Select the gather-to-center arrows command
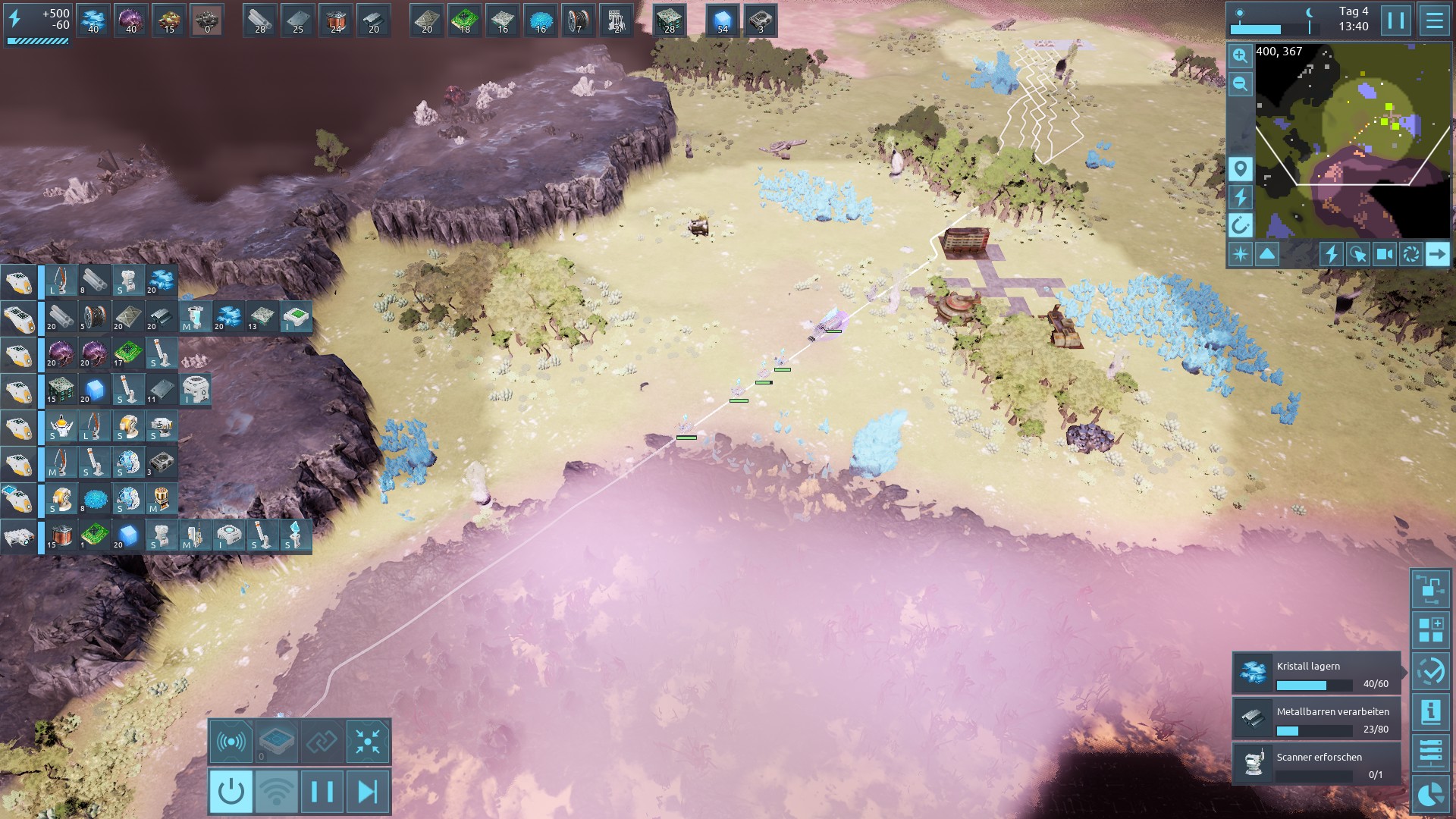This screenshot has height=819, width=1456. click(368, 741)
